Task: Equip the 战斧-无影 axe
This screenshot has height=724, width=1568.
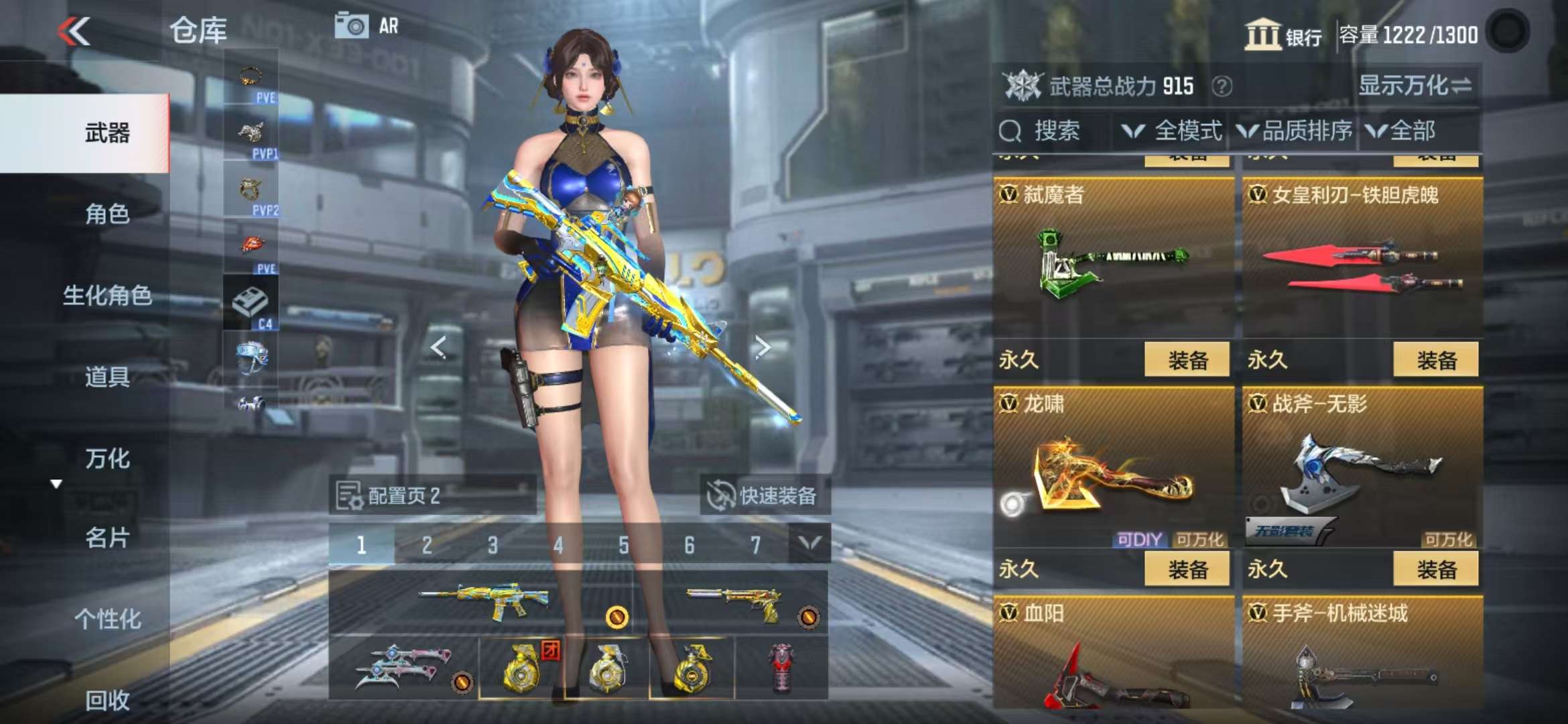Action: (1436, 569)
